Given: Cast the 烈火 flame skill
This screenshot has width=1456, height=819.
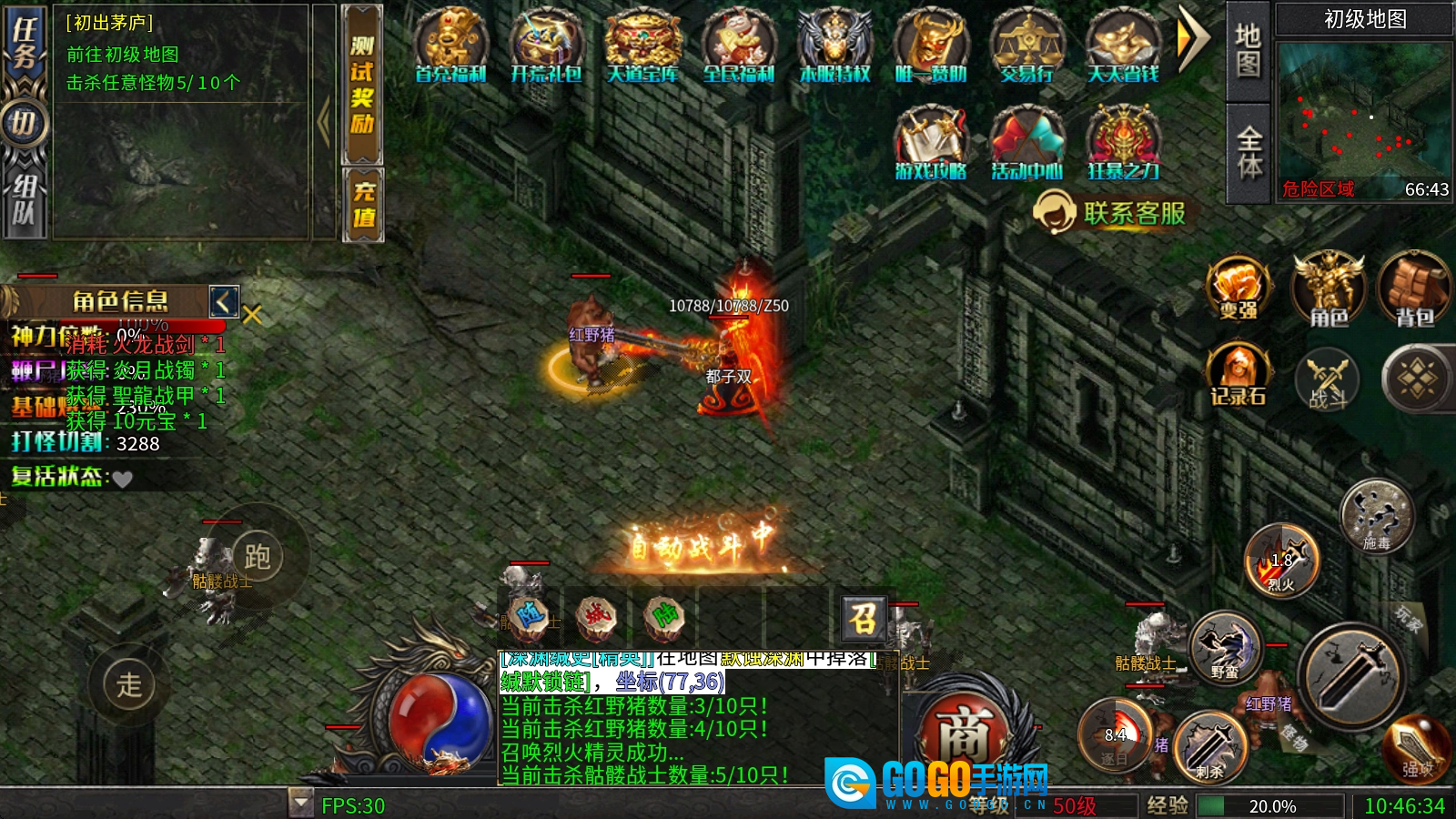Looking at the screenshot, I should pos(1281,561).
